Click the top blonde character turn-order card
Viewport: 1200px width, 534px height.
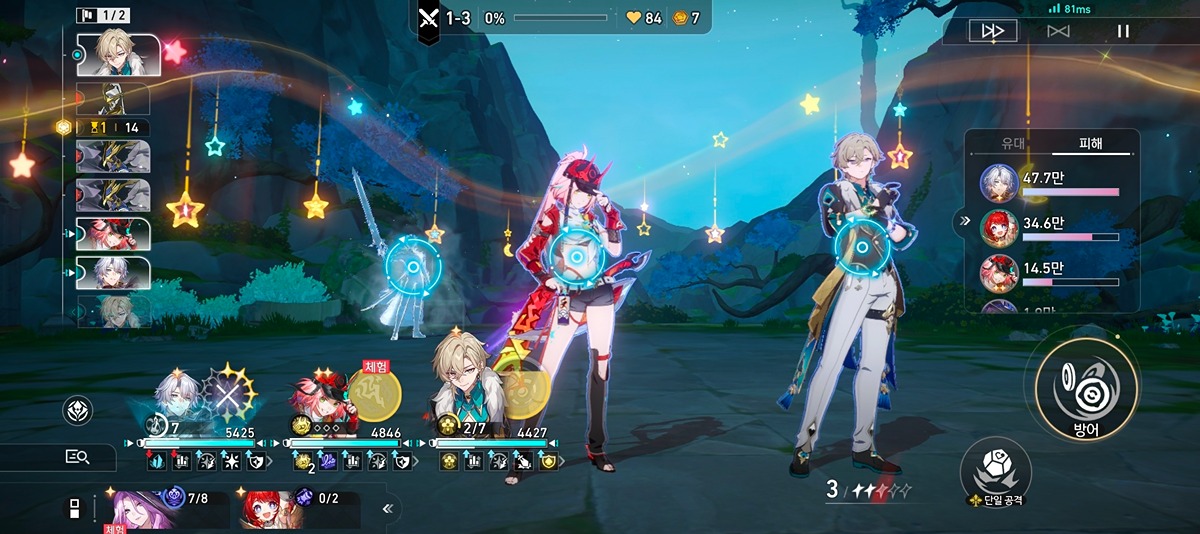click(119, 54)
